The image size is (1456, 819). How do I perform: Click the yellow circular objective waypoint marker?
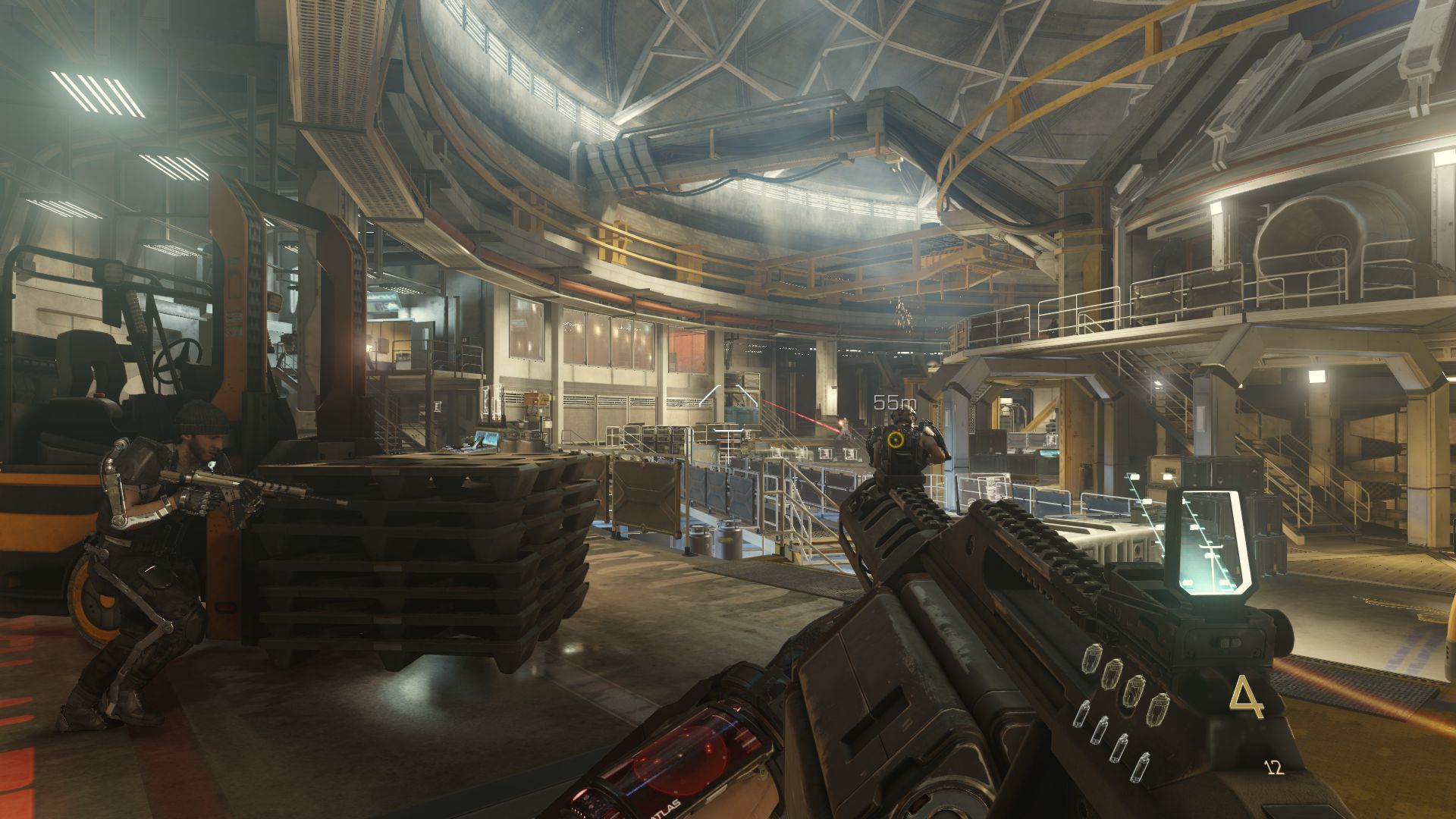click(896, 438)
